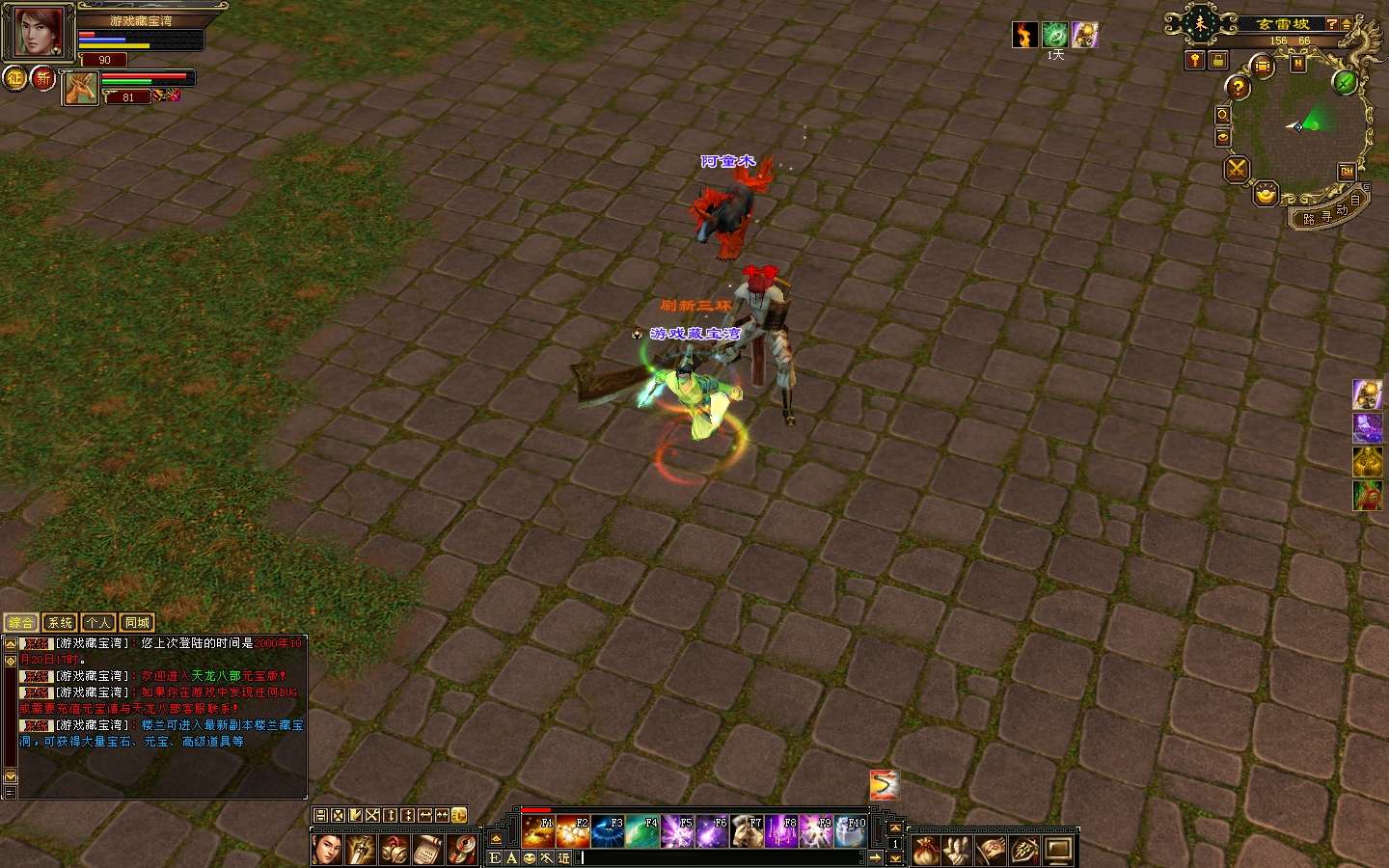Open the money bag inventory icon
Image resolution: width=1389 pixels, height=868 pixels.
pos(925,850)
